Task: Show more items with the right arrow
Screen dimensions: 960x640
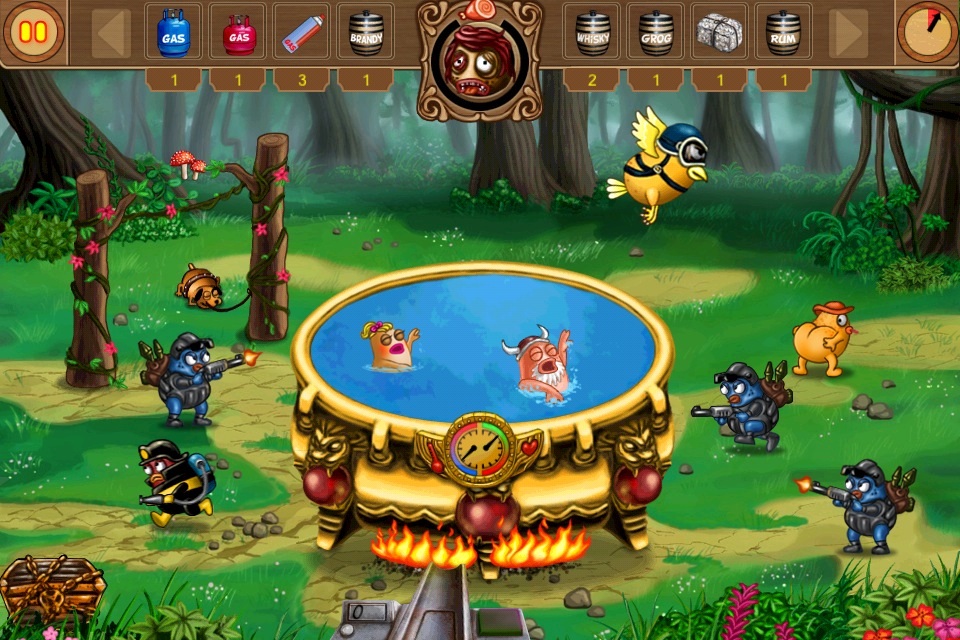Action: (848, 34)
